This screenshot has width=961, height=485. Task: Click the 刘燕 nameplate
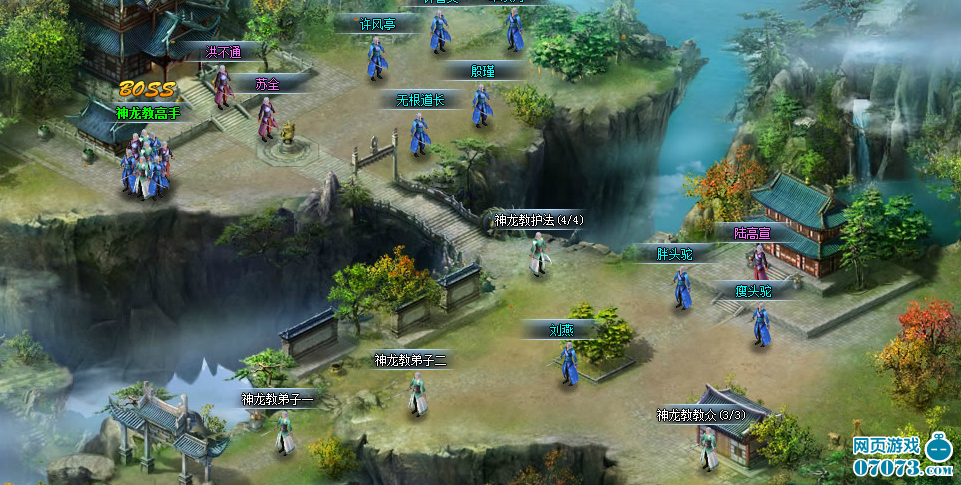[x=561, y=329]
